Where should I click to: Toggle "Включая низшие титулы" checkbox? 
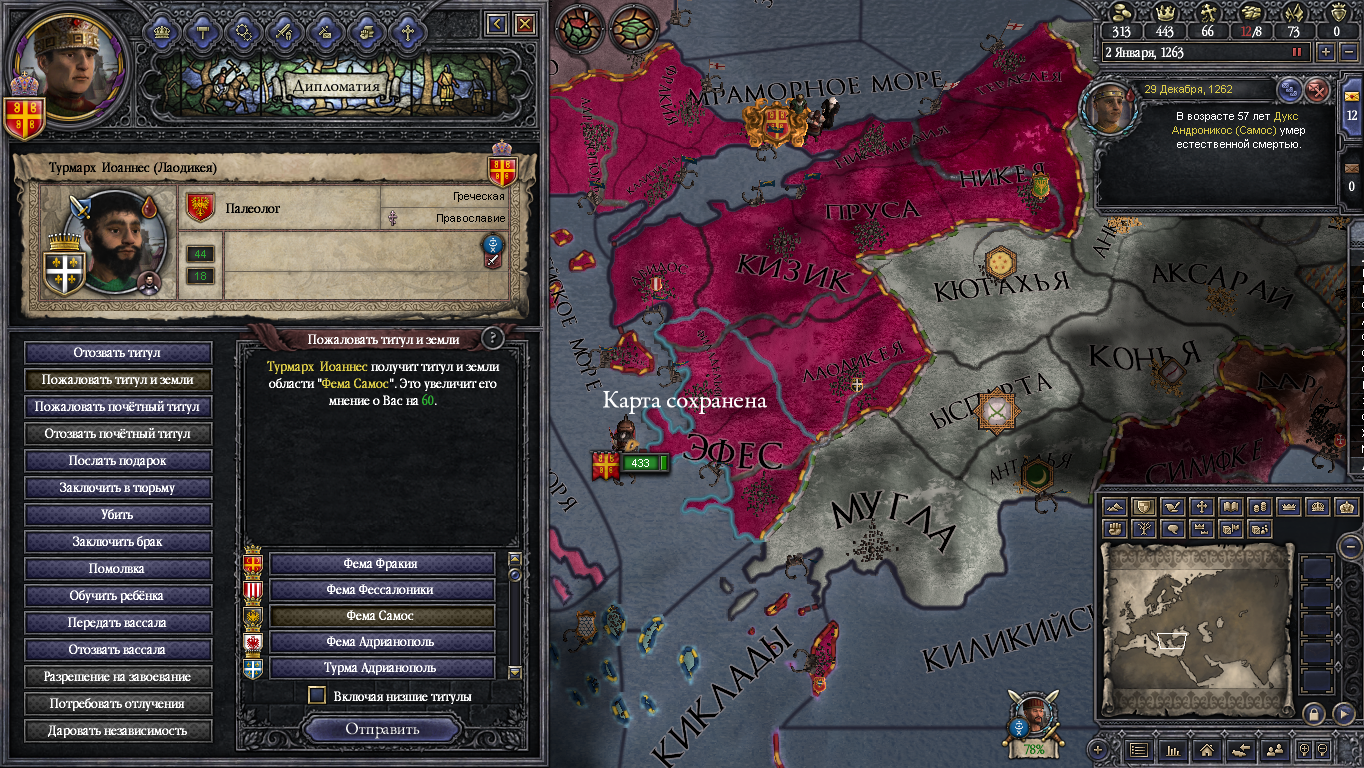317,695
